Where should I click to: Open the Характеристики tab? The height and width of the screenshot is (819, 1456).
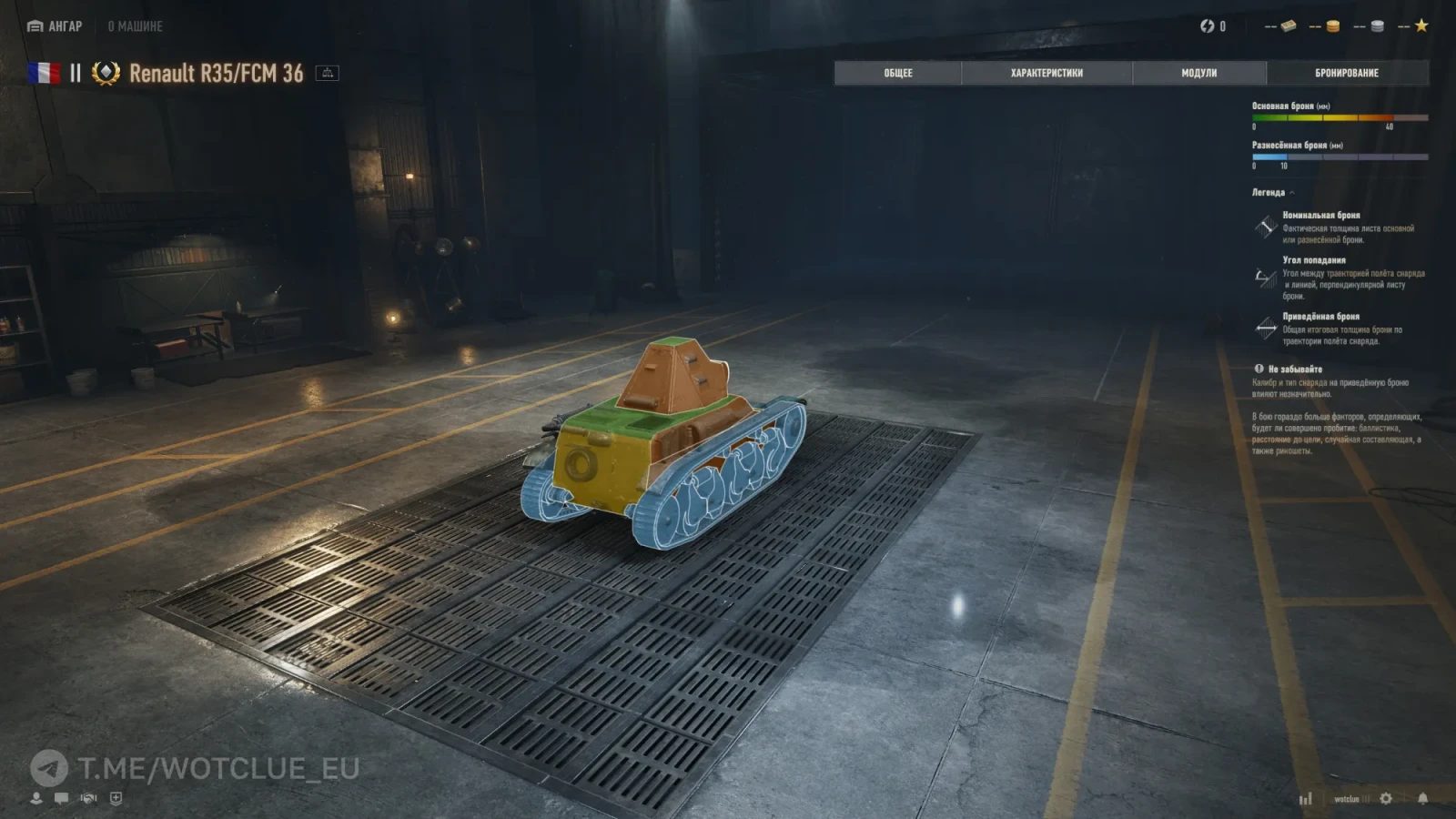coord(1046,73)
